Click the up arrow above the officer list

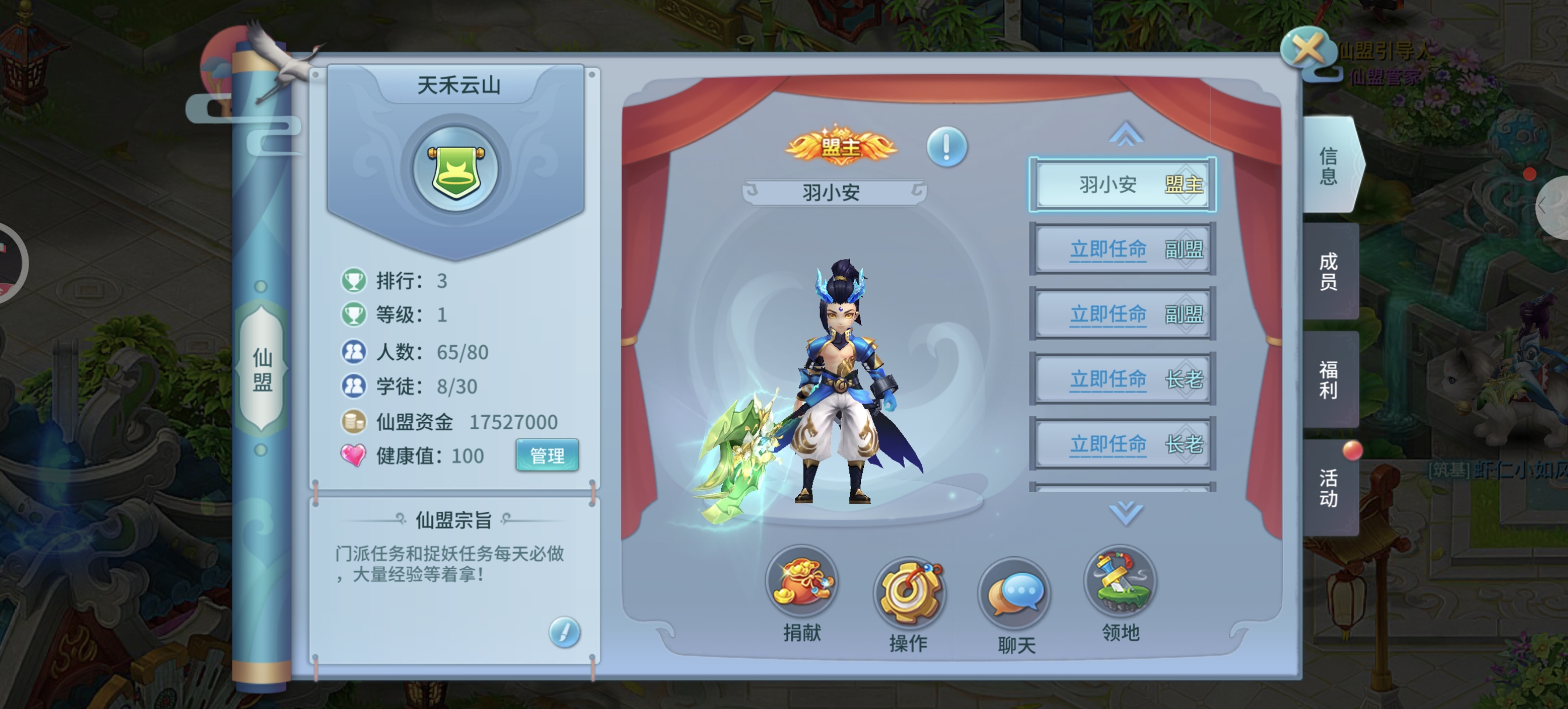1125,134
